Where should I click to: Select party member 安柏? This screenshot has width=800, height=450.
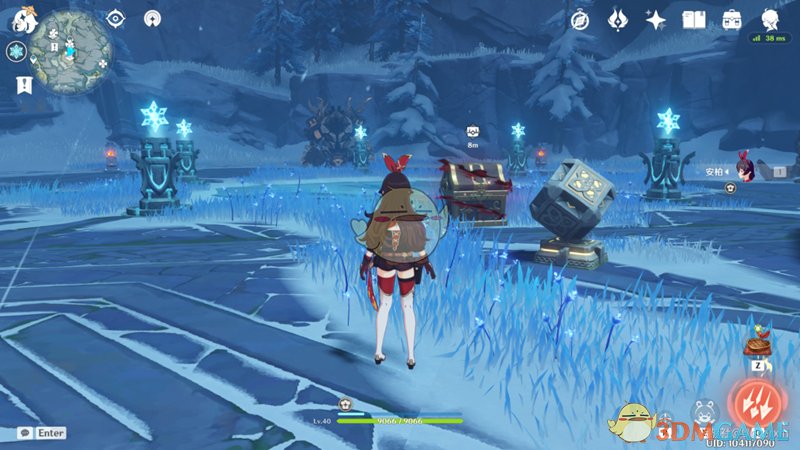(742, 170)
